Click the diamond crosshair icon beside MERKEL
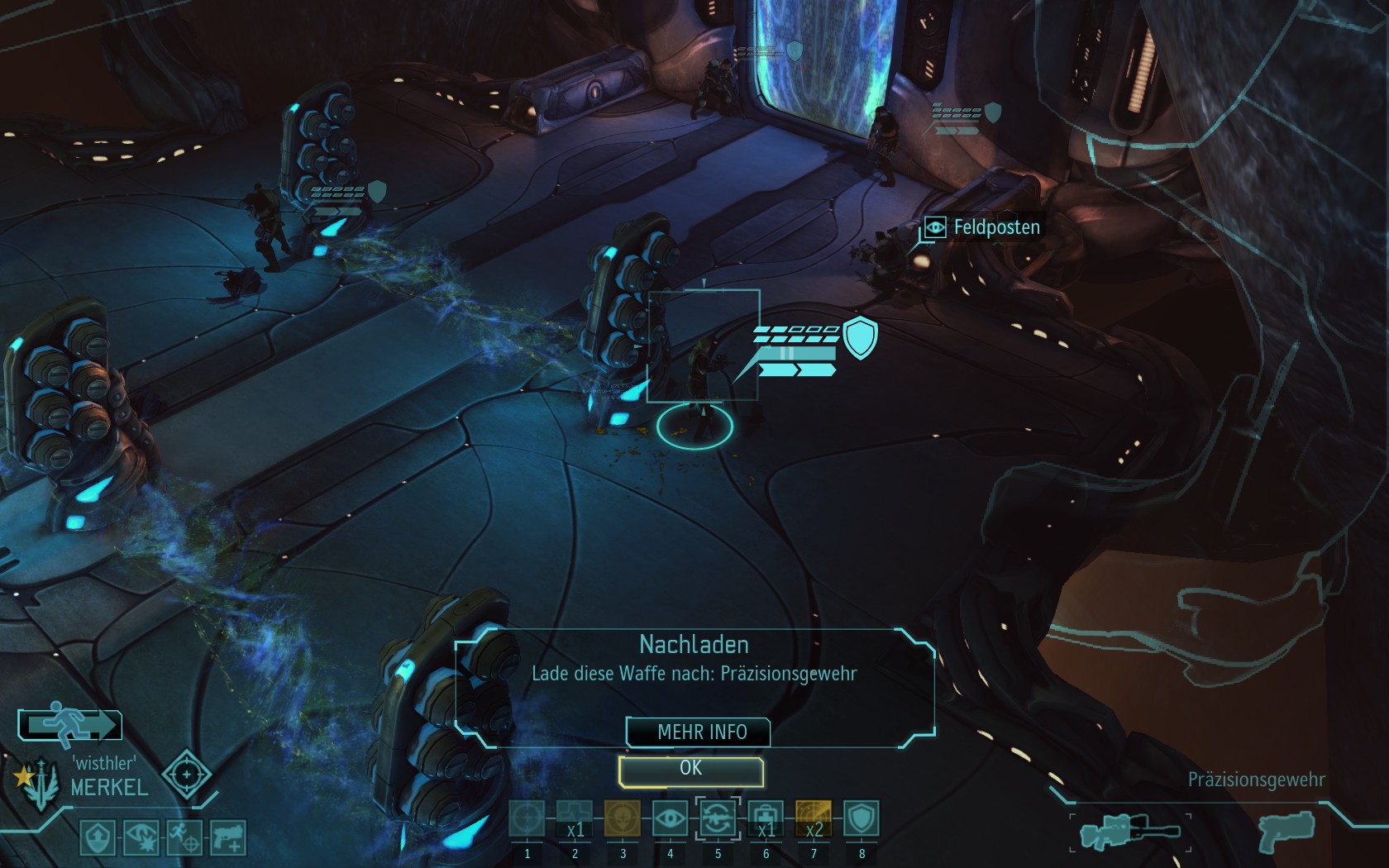The image size is (1389, 868). [187, 775]
